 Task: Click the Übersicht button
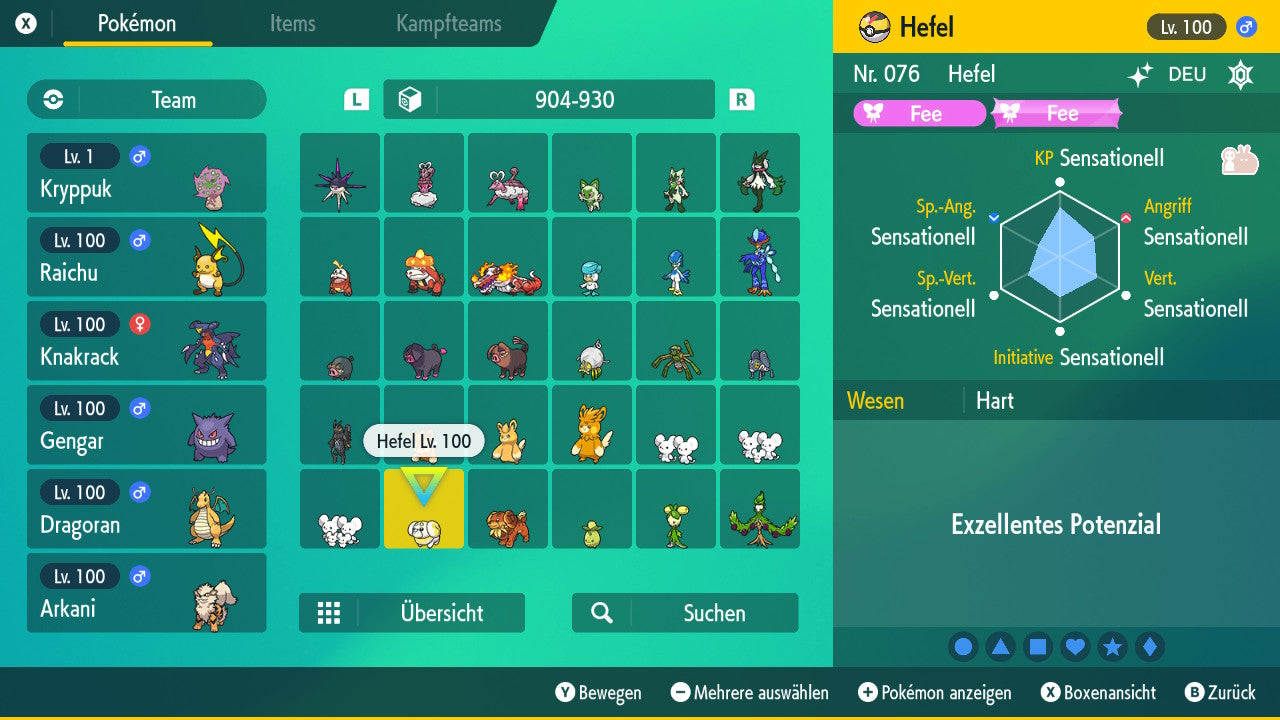412,612
